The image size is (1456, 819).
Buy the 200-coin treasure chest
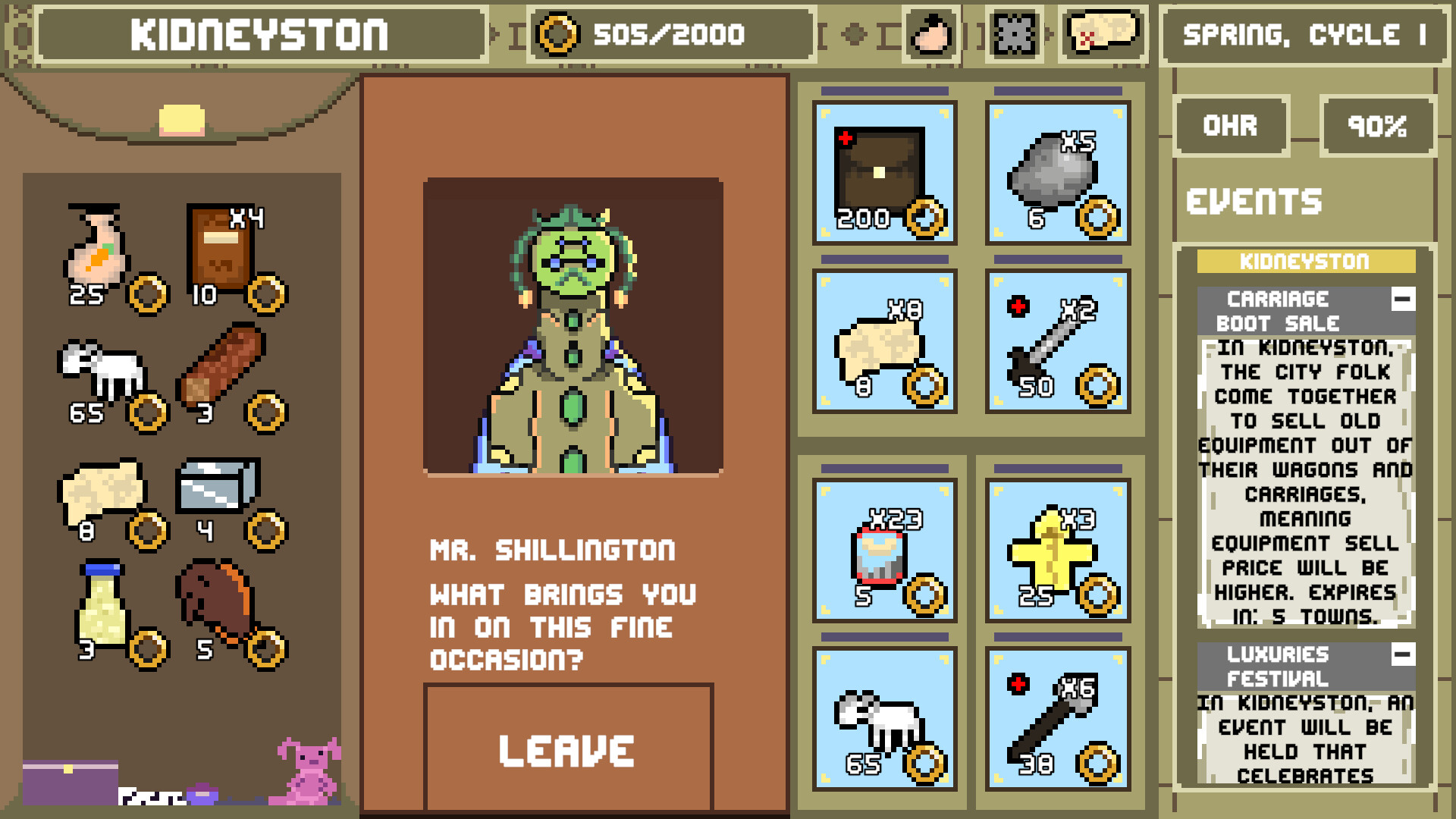click(x=884, y=174)
